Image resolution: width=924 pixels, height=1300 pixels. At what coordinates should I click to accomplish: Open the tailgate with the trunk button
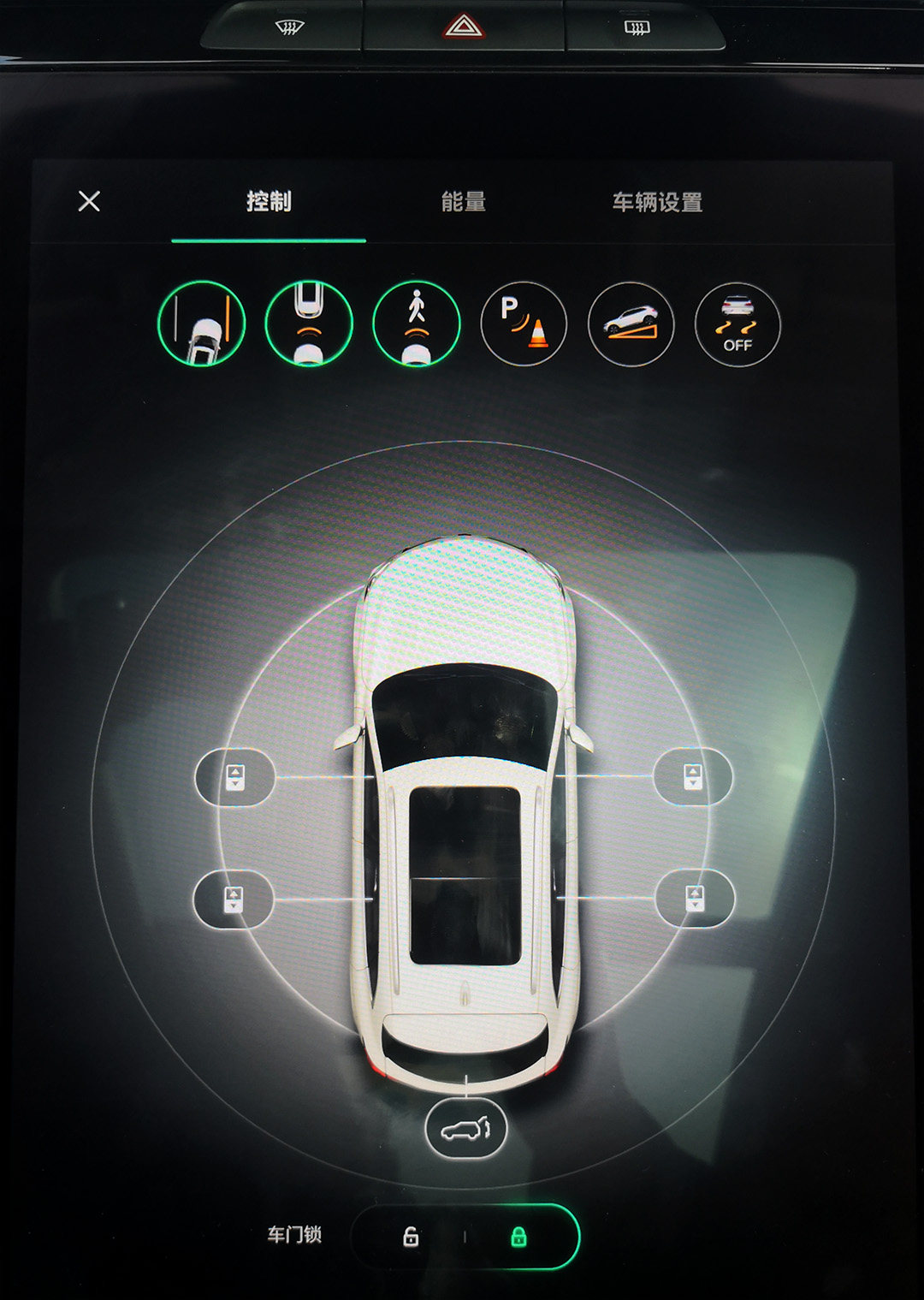(466, 1130)
